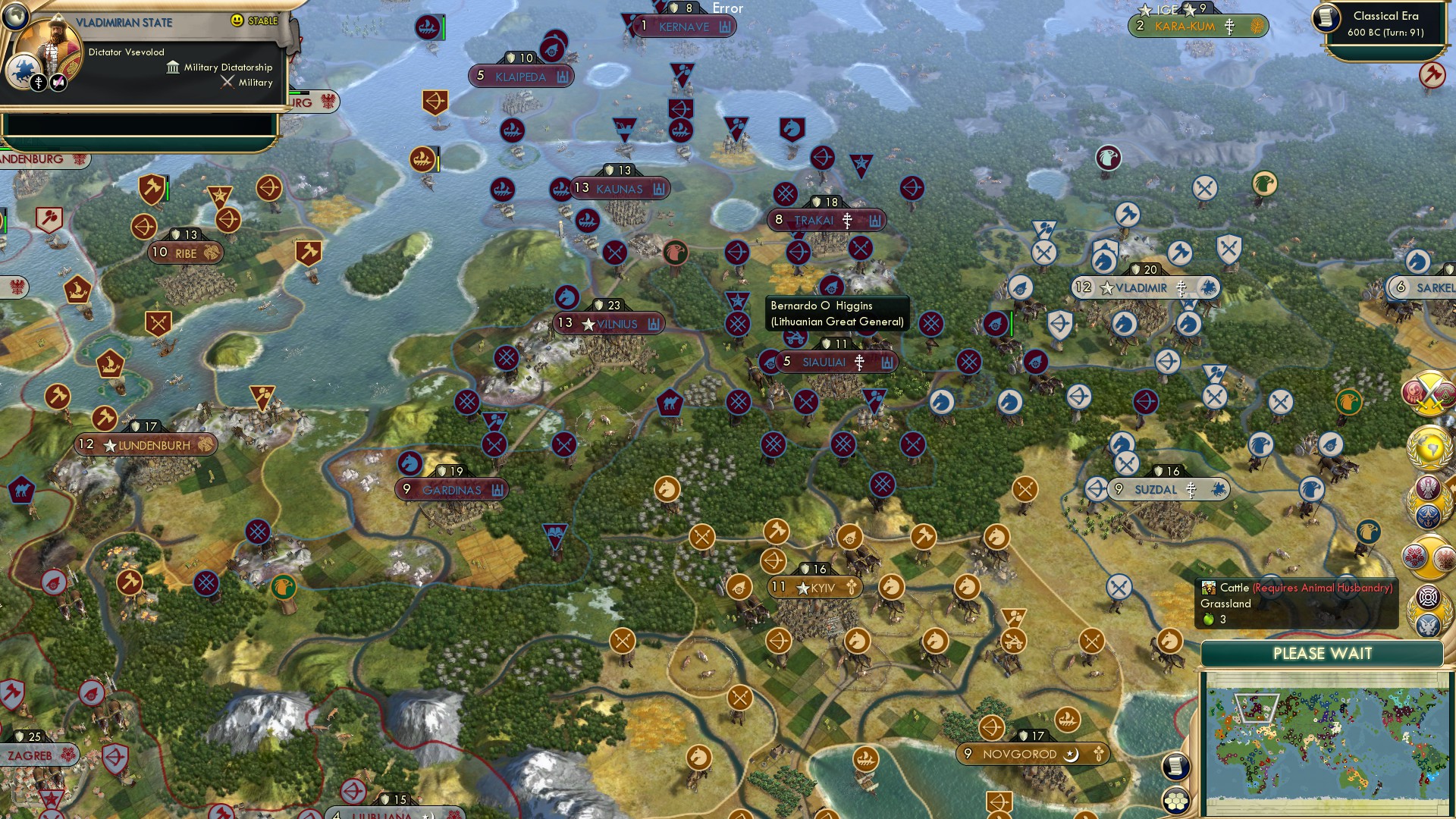
Task: Toggle the hex grid button beside the minimap
Action: point(1177,801)
